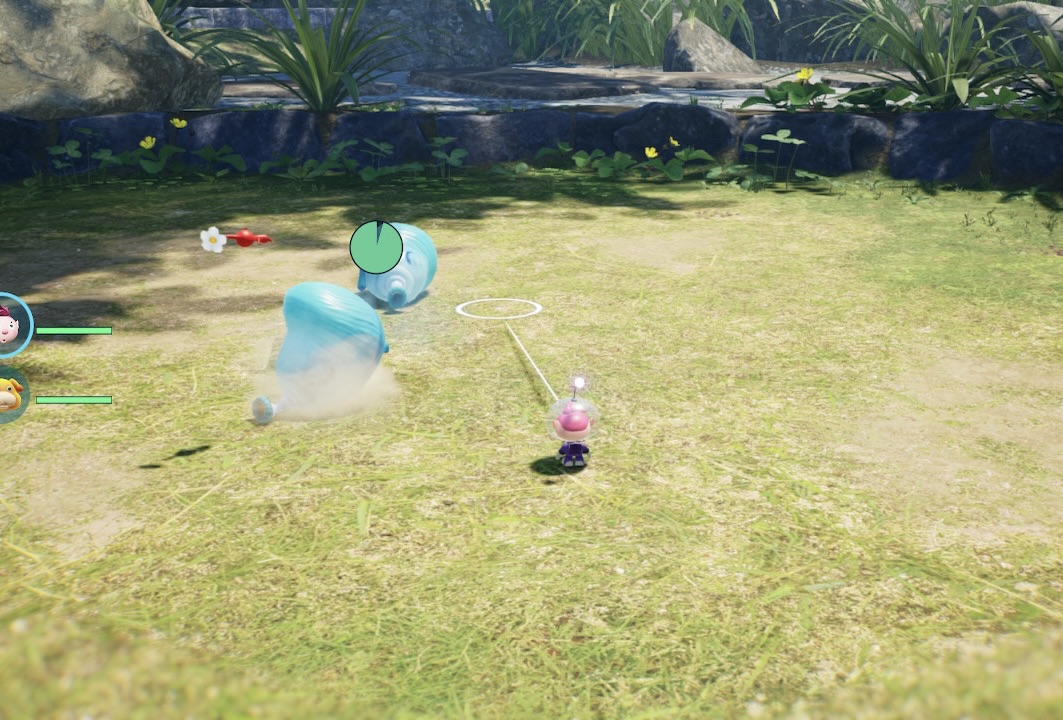Select the pink-haired captain portrait
The width and height of the screenshot is (1063, 720).
(10, 325)
